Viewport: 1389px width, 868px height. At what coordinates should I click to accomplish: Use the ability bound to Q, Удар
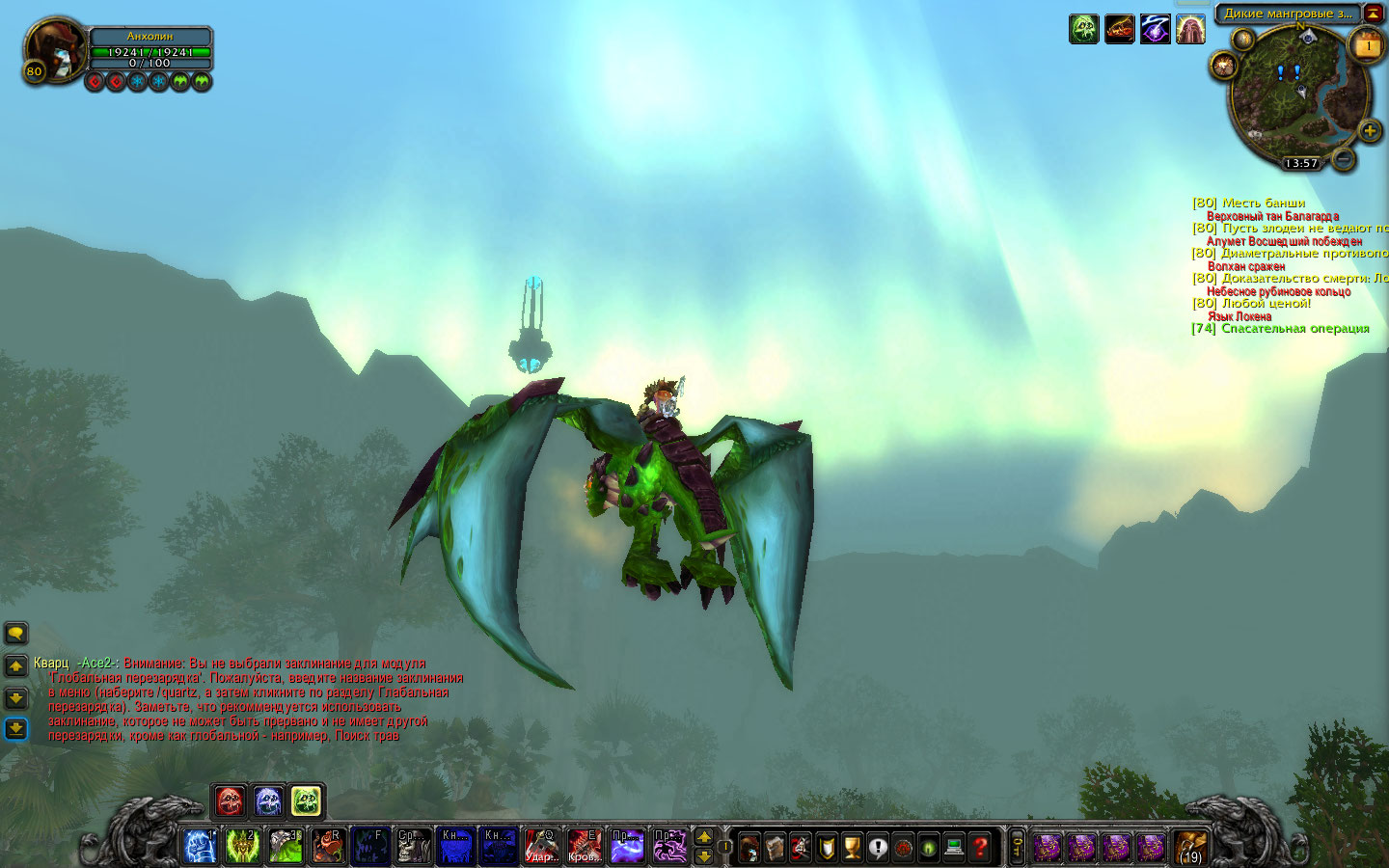(541, 847)
